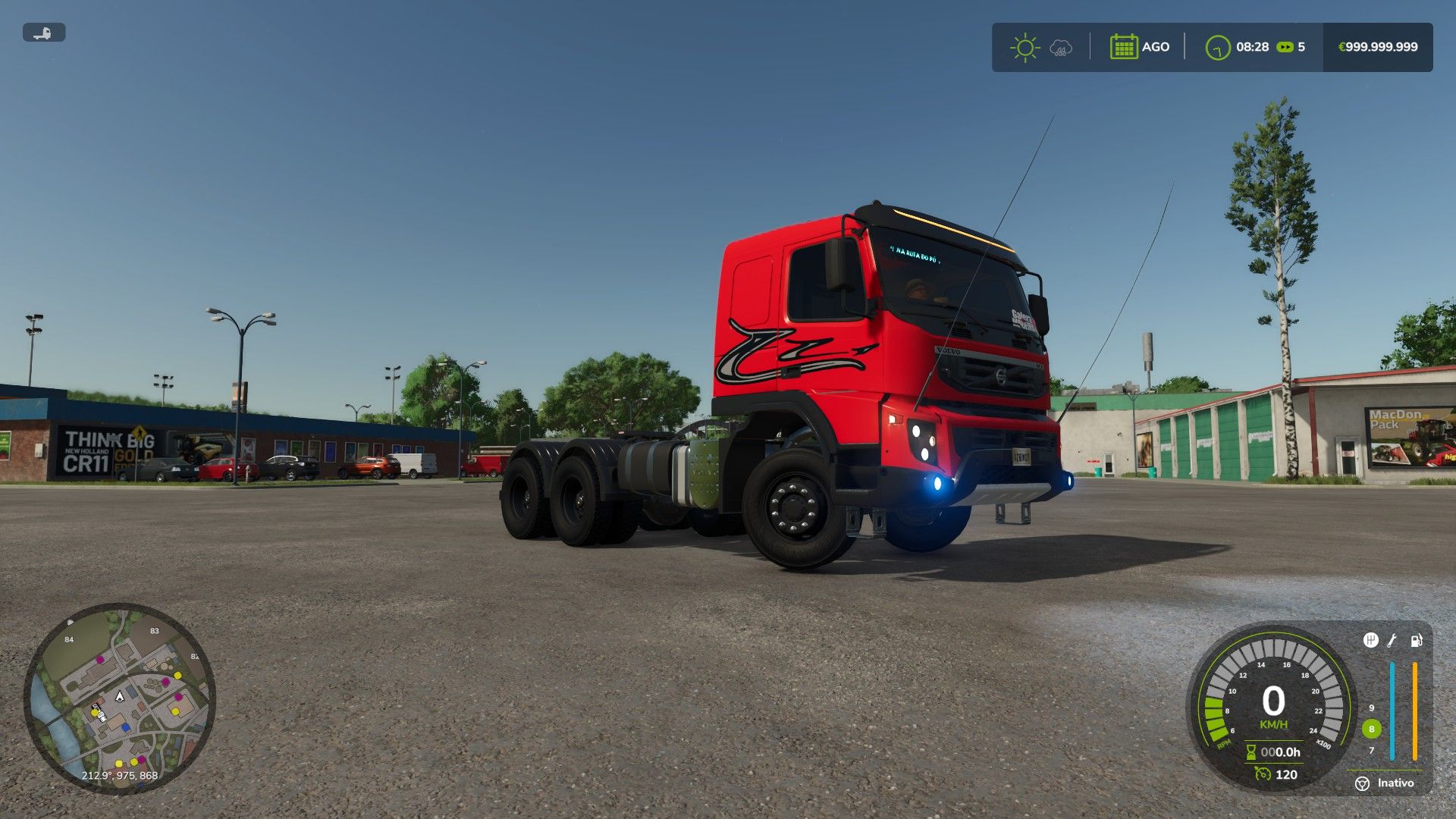The image size is (1456, 819).
Task: Click the fuel pump icon
Action: coord(1416,641)
